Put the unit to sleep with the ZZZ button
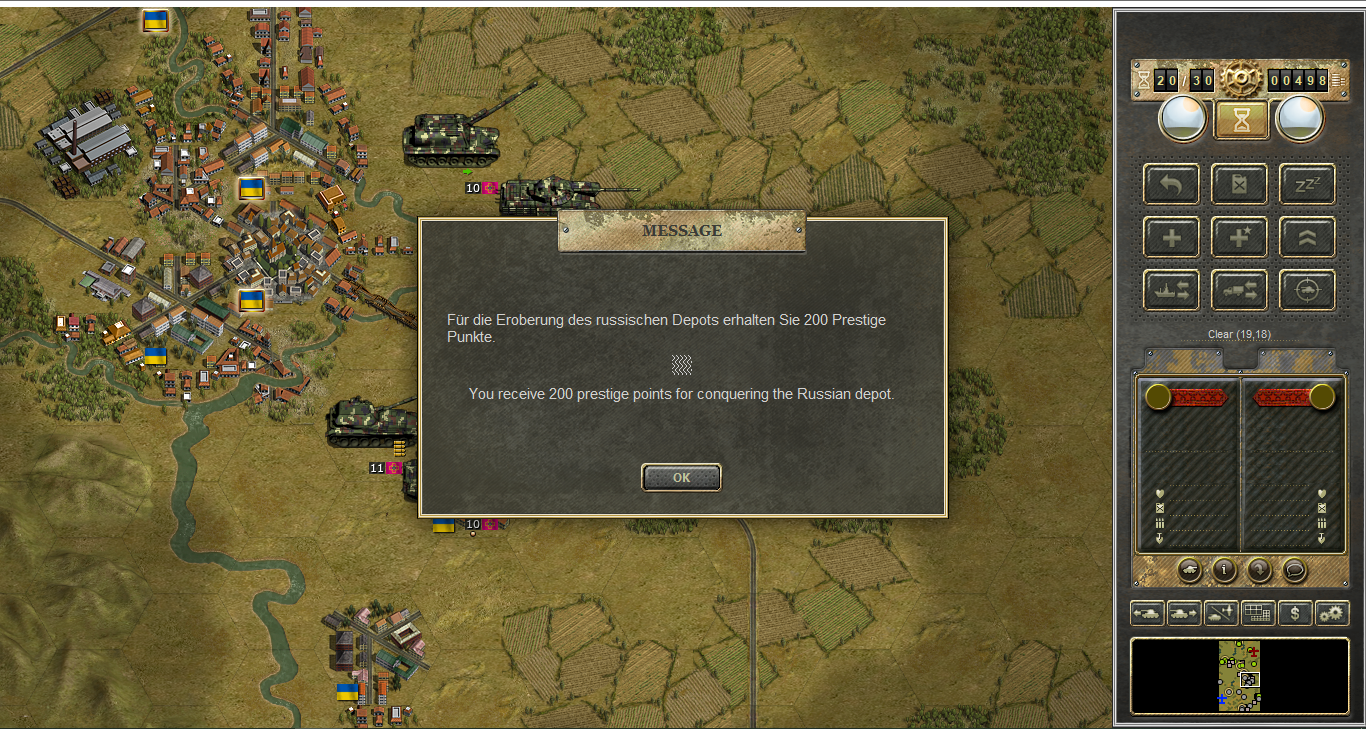The image size is (1366, 729). click(x=1307, y=185)
